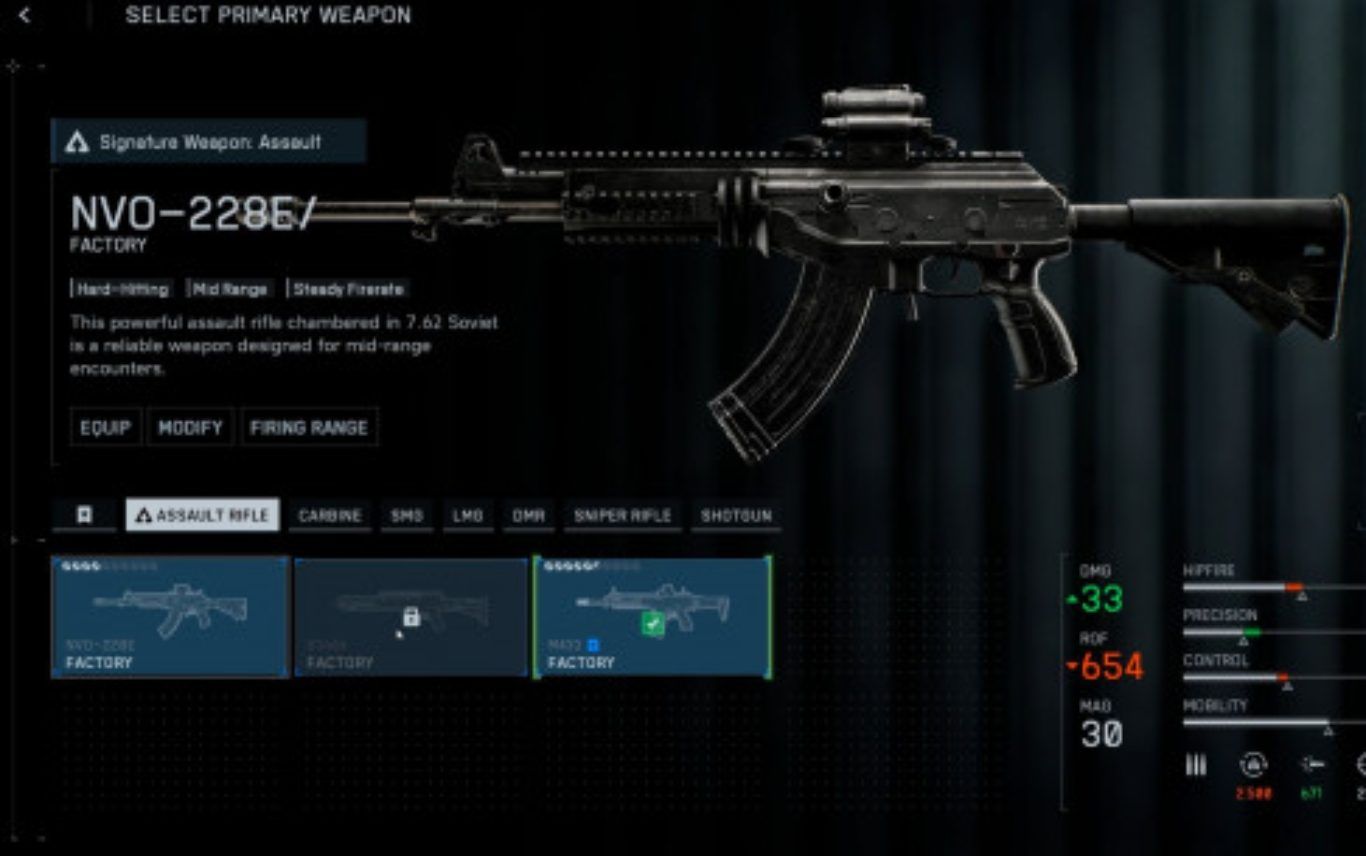Click the locked Factory weapon tile

pos(411,617)
